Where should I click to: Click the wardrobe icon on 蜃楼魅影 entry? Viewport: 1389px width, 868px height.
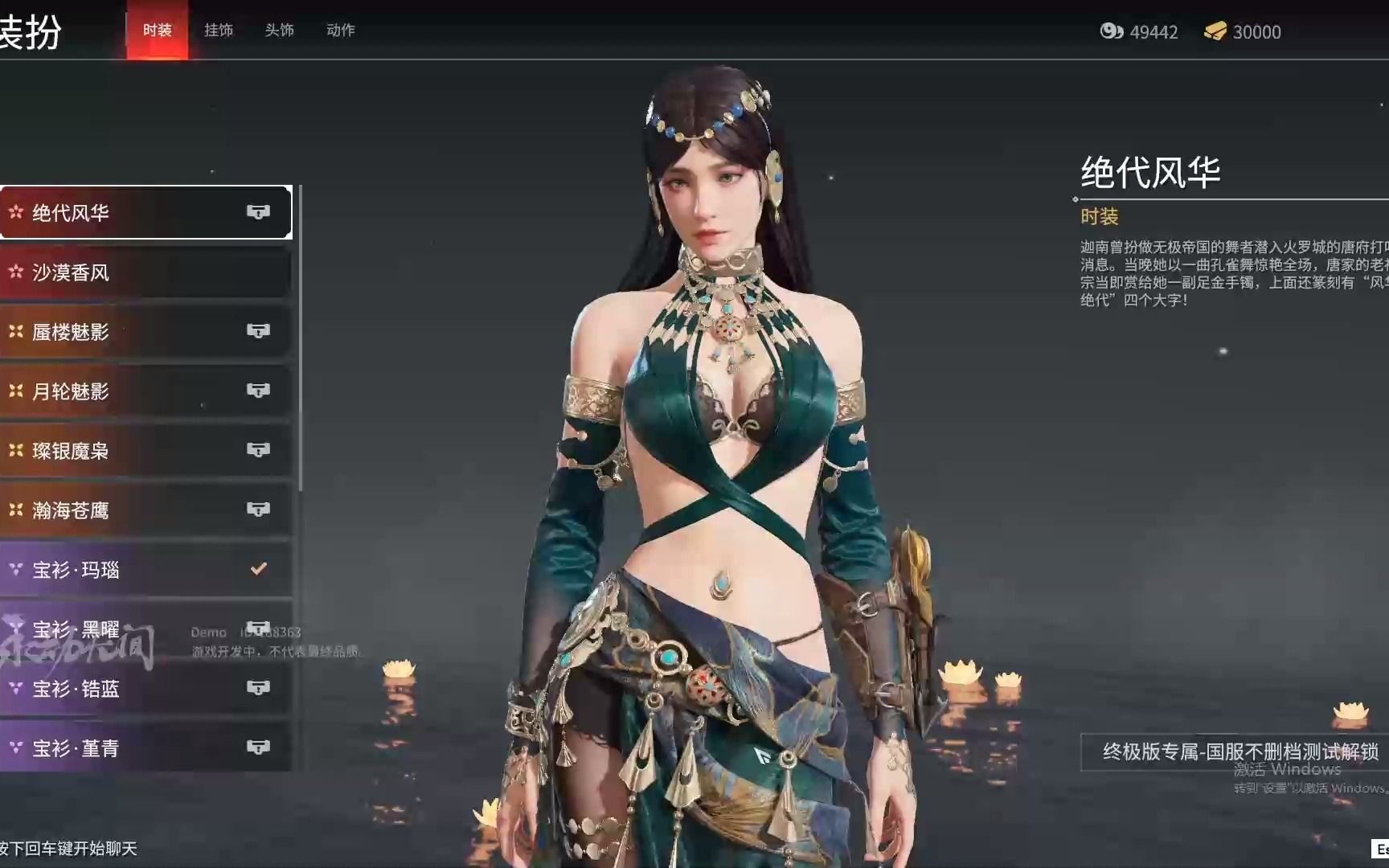point(258,330)
